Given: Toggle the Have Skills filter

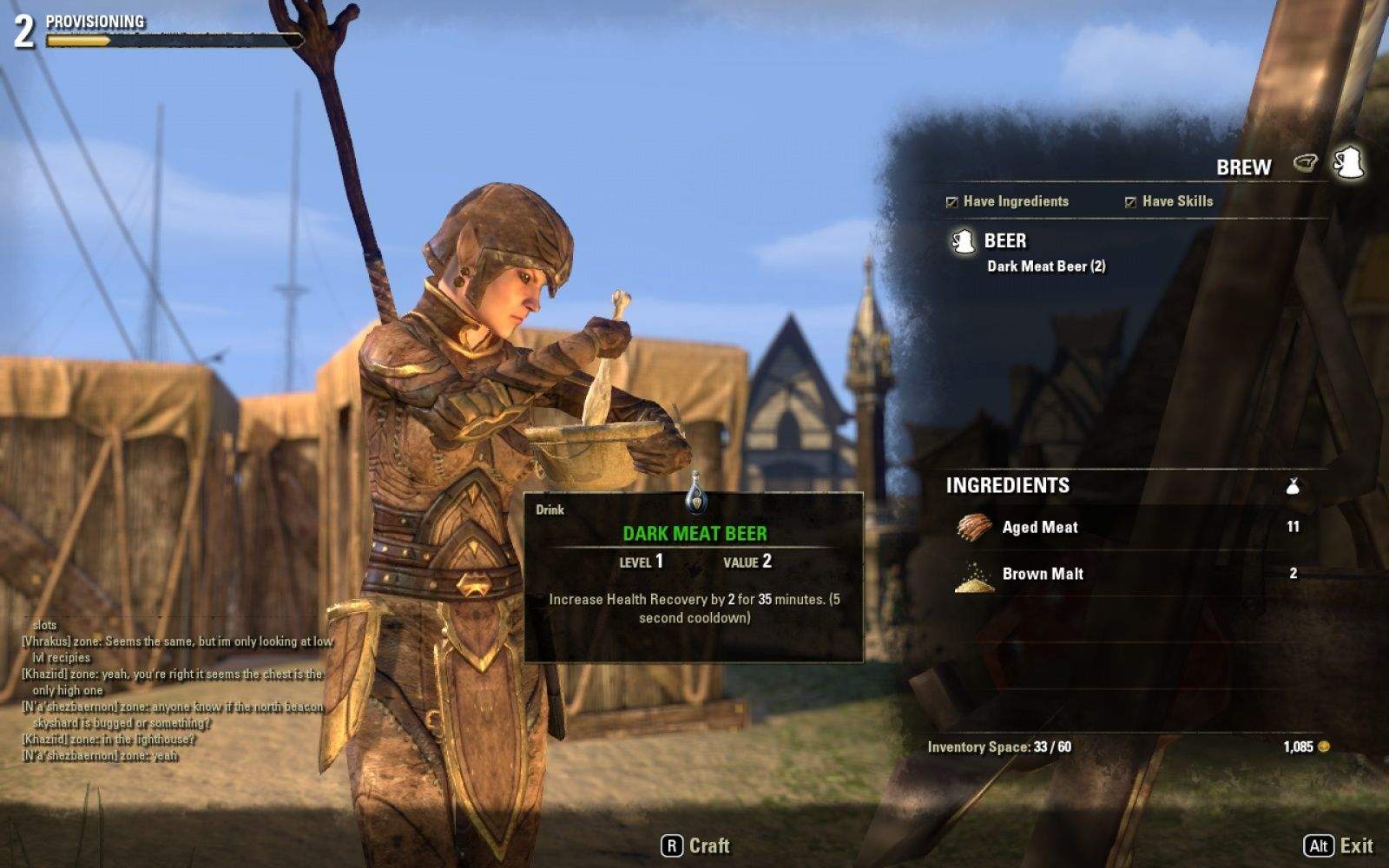Looking at the screenshot, I should pos(1130,202).
